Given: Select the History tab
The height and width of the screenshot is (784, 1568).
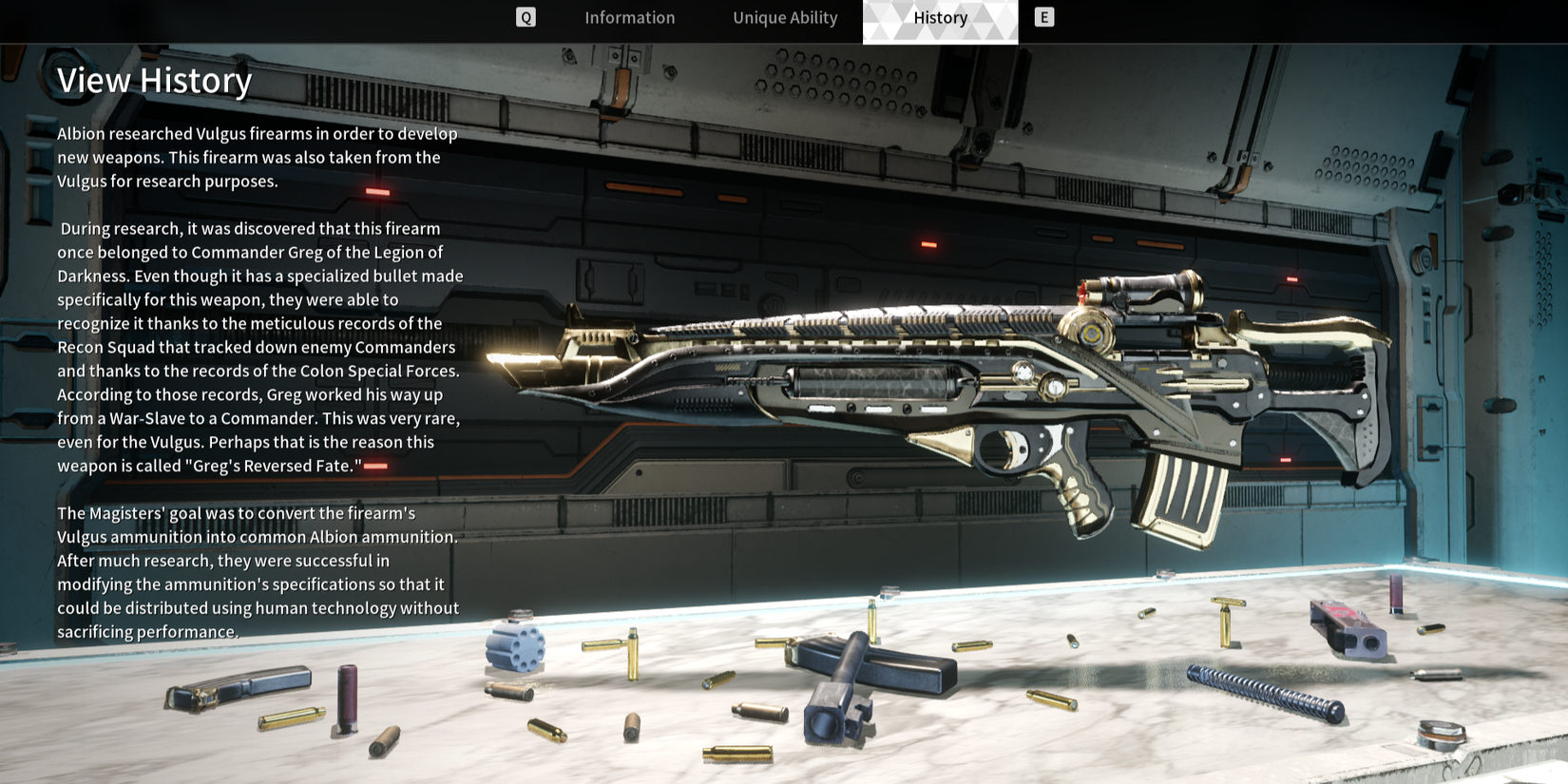Looking at the screenshot, I should click(940, 18).
